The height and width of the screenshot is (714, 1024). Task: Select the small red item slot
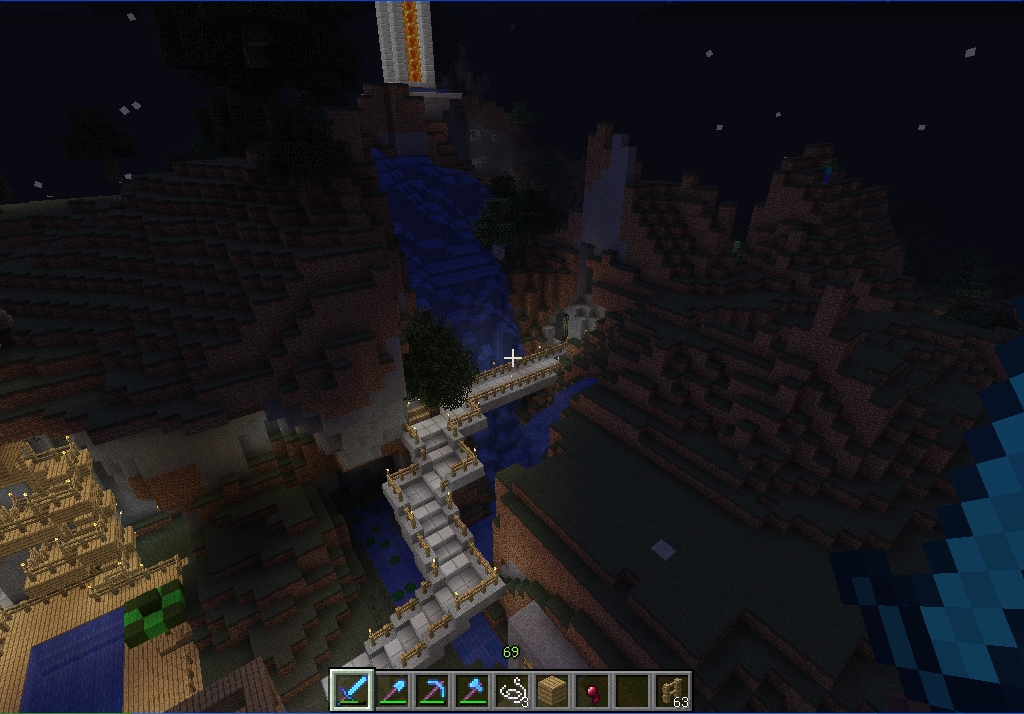pyautogui.click(x=592, y=690)
